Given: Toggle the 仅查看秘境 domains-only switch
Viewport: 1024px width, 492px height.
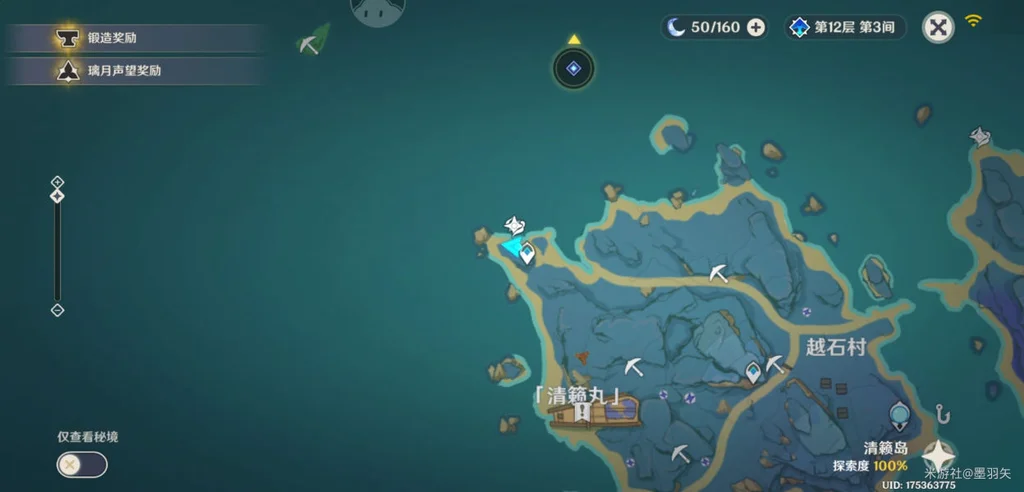Looking at the screenshot, I should (82, 464).
